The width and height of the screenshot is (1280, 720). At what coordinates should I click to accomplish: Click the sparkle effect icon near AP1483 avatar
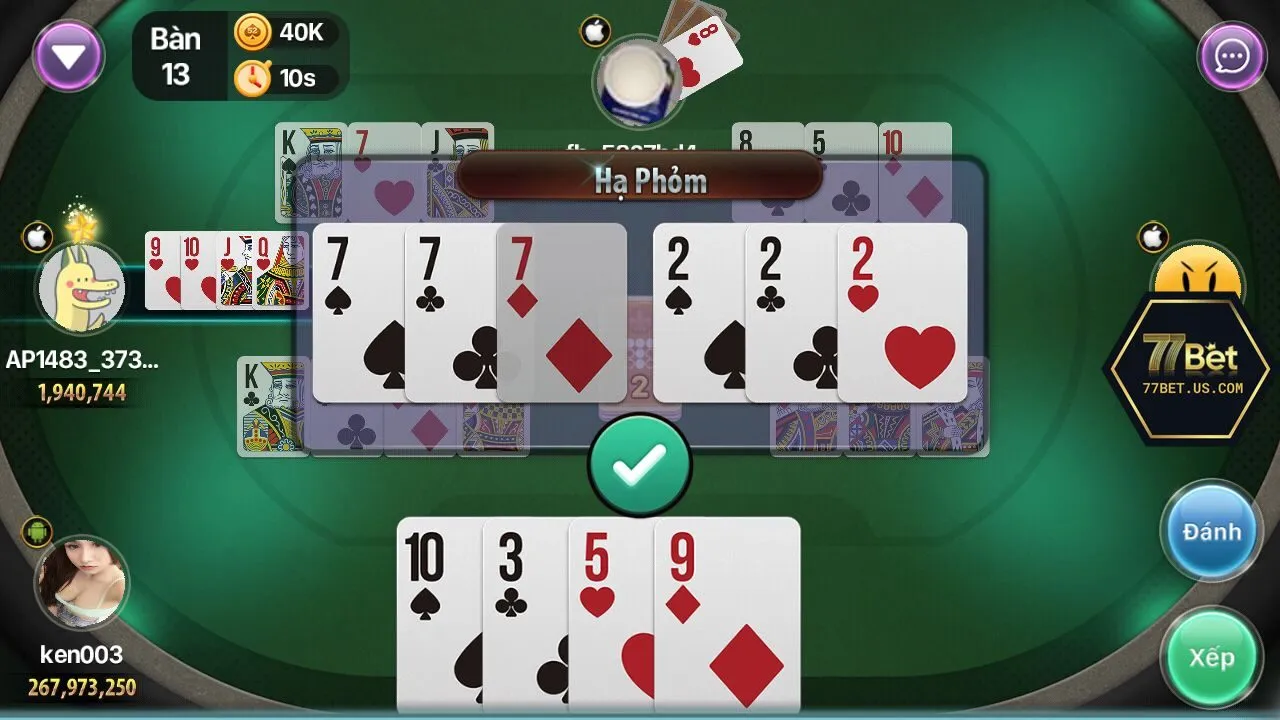(x=80, y=225)
